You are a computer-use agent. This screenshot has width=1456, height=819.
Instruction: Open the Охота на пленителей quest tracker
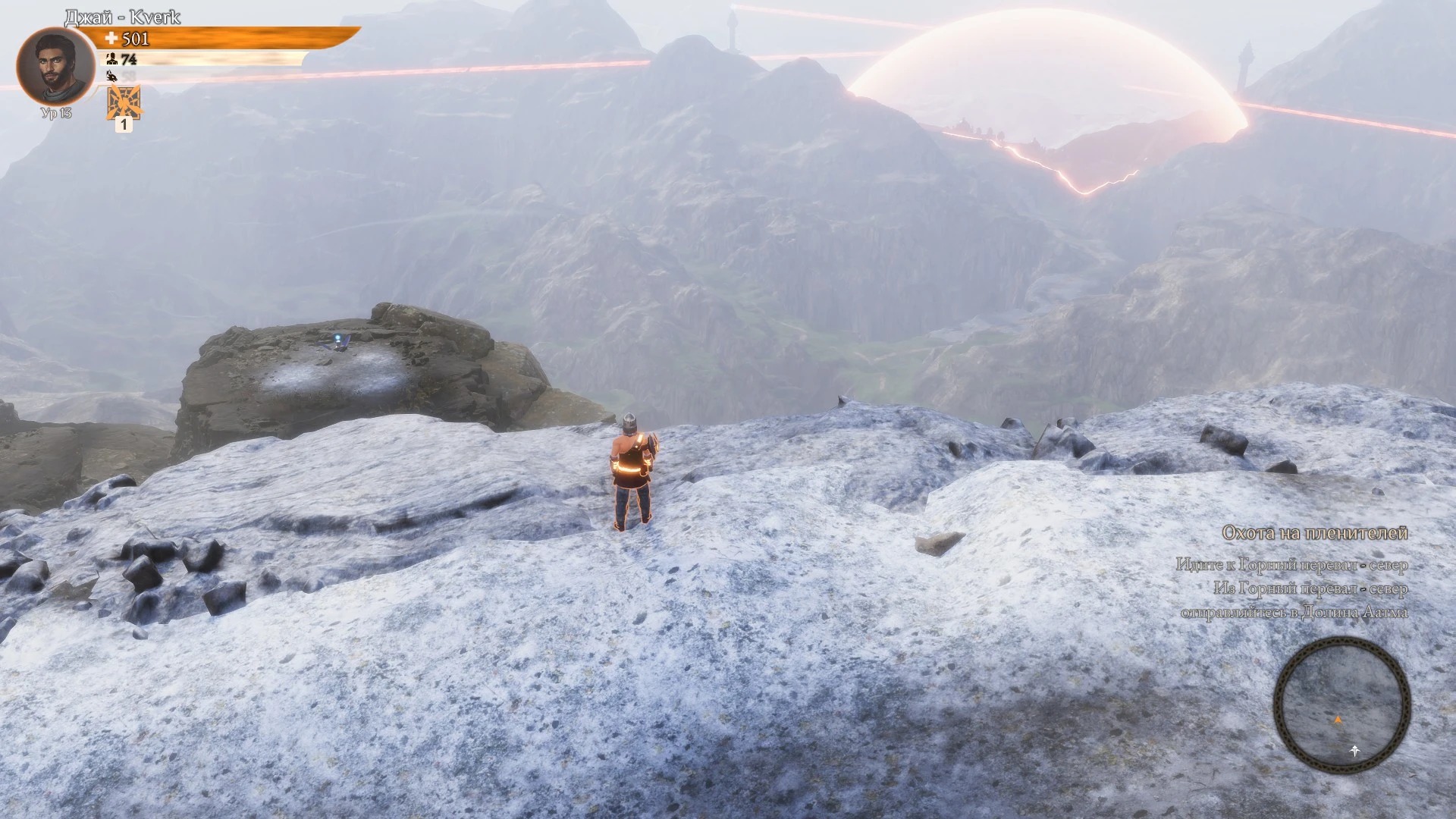(x=1314, y=534)
